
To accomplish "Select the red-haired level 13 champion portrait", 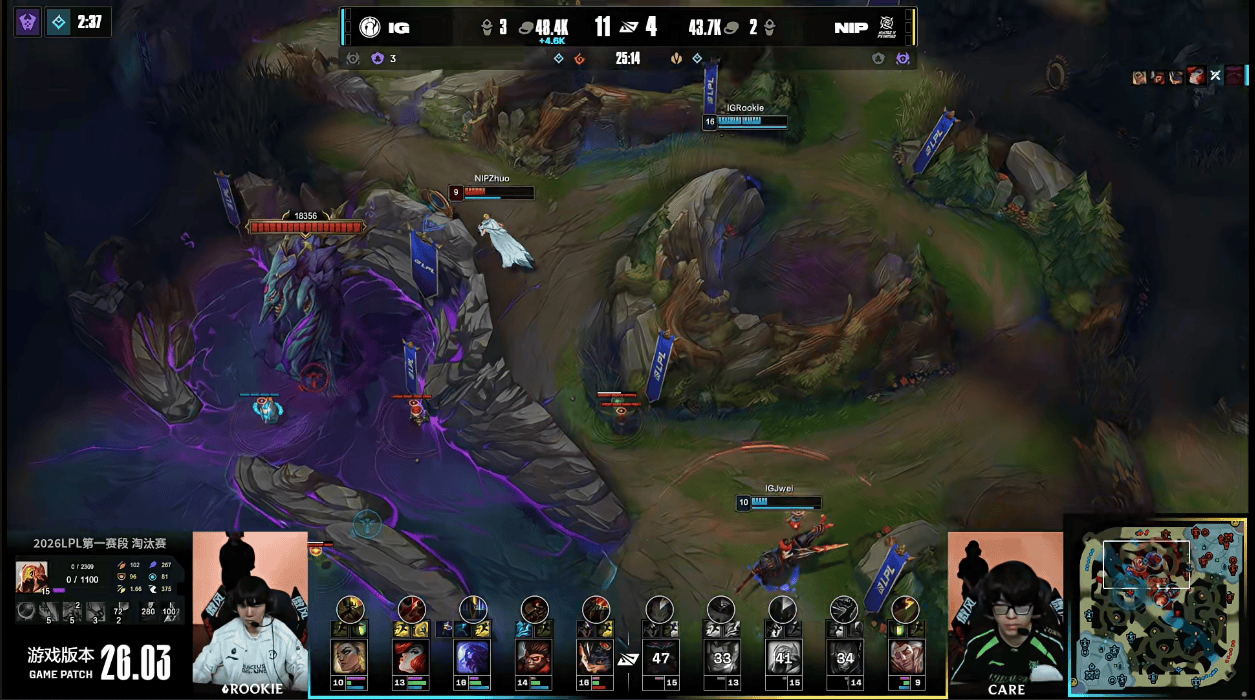I will click(411, 657).
